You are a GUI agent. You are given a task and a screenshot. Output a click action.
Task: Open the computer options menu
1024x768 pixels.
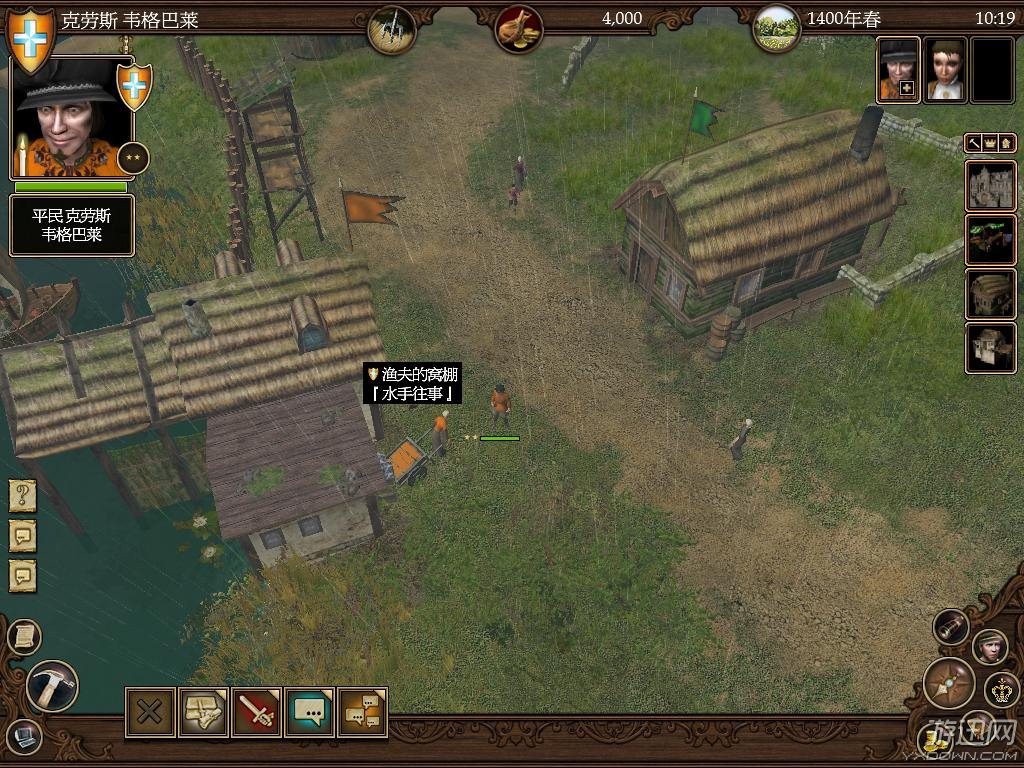coord(24,739)
